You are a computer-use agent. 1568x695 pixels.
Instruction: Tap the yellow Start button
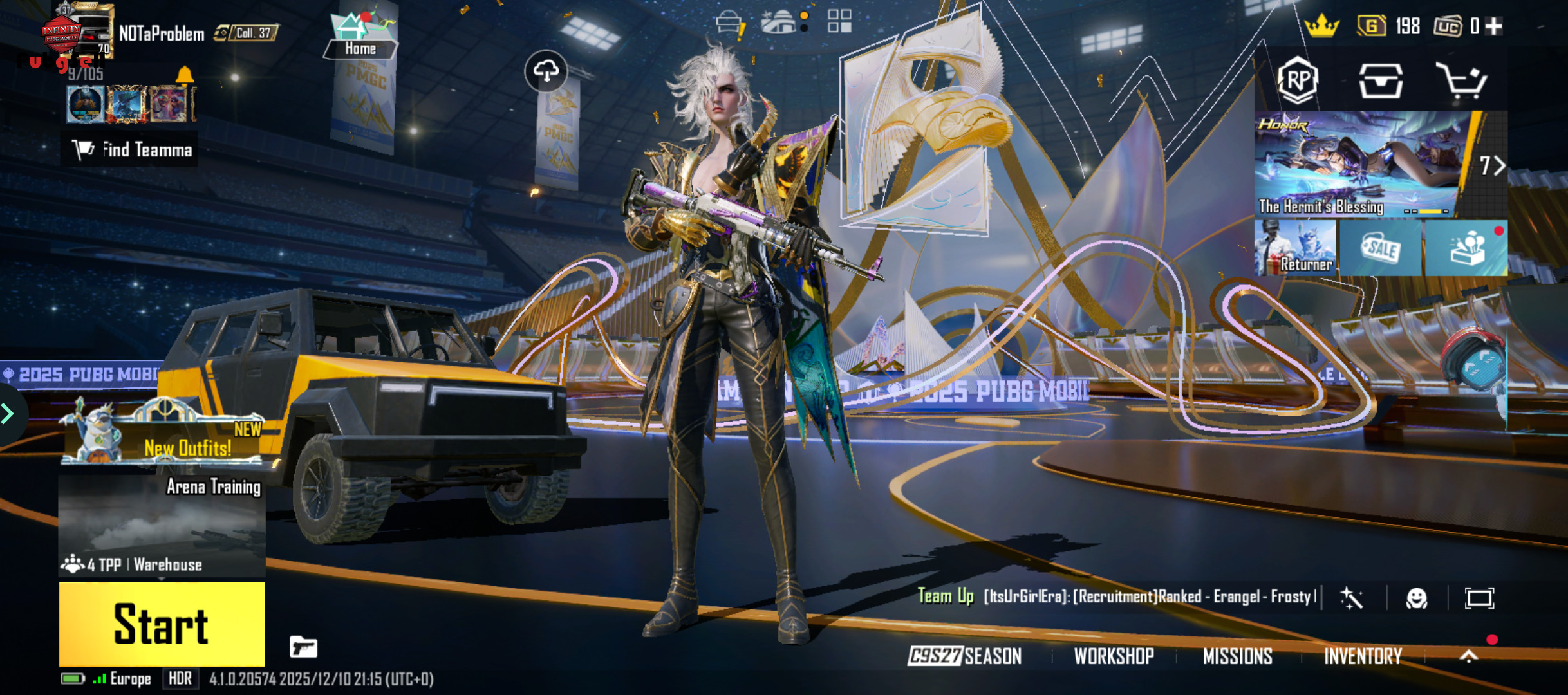(162, 624)
